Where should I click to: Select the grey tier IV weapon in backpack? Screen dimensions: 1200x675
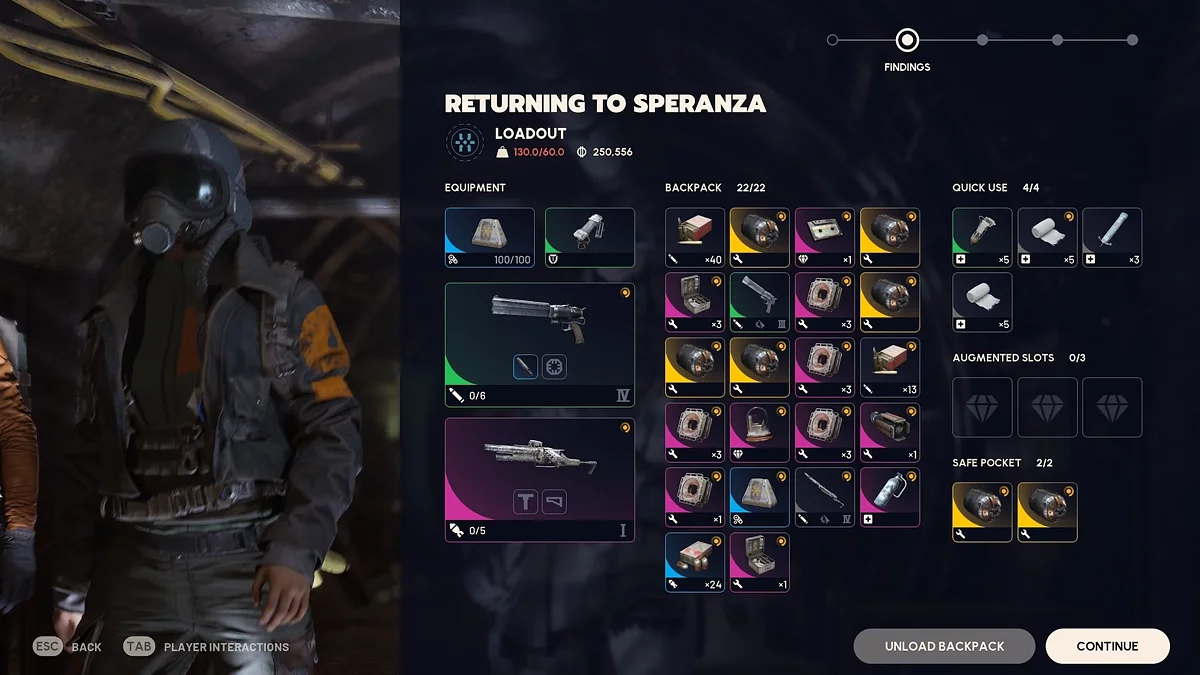tap(825, 497)
